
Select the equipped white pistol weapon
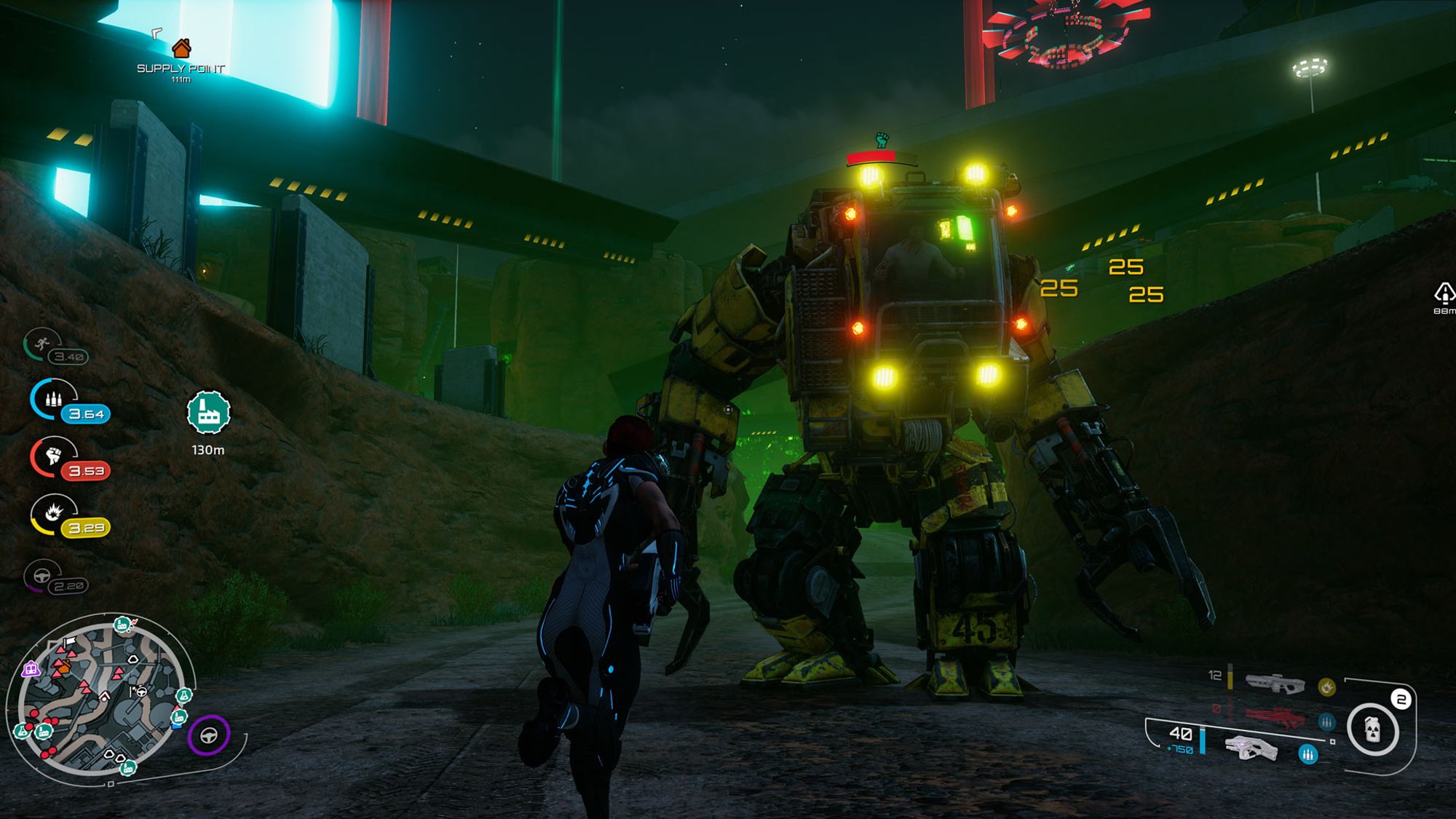pyautogui.click(x=1251, y=748)
